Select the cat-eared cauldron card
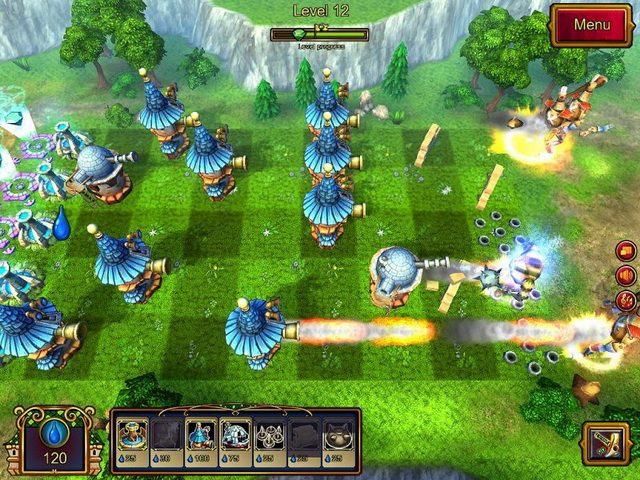The width and height of the screenshot is (640, 480). (x=339, y=436)
